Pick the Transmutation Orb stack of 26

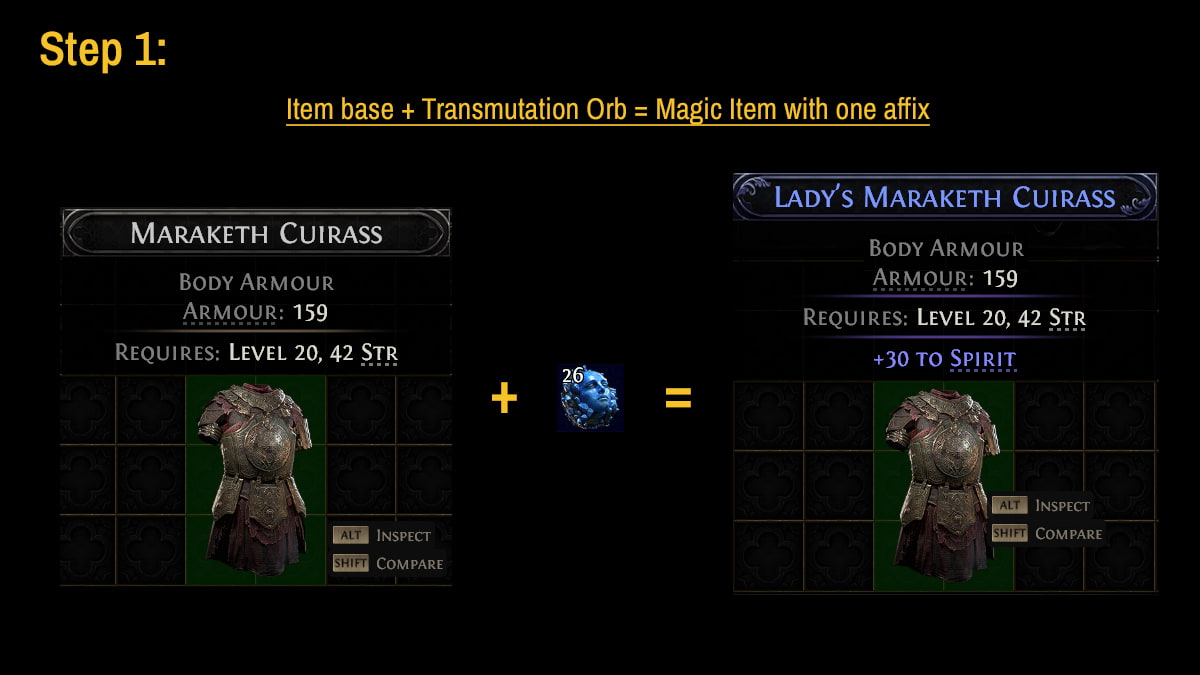[590, 398]
